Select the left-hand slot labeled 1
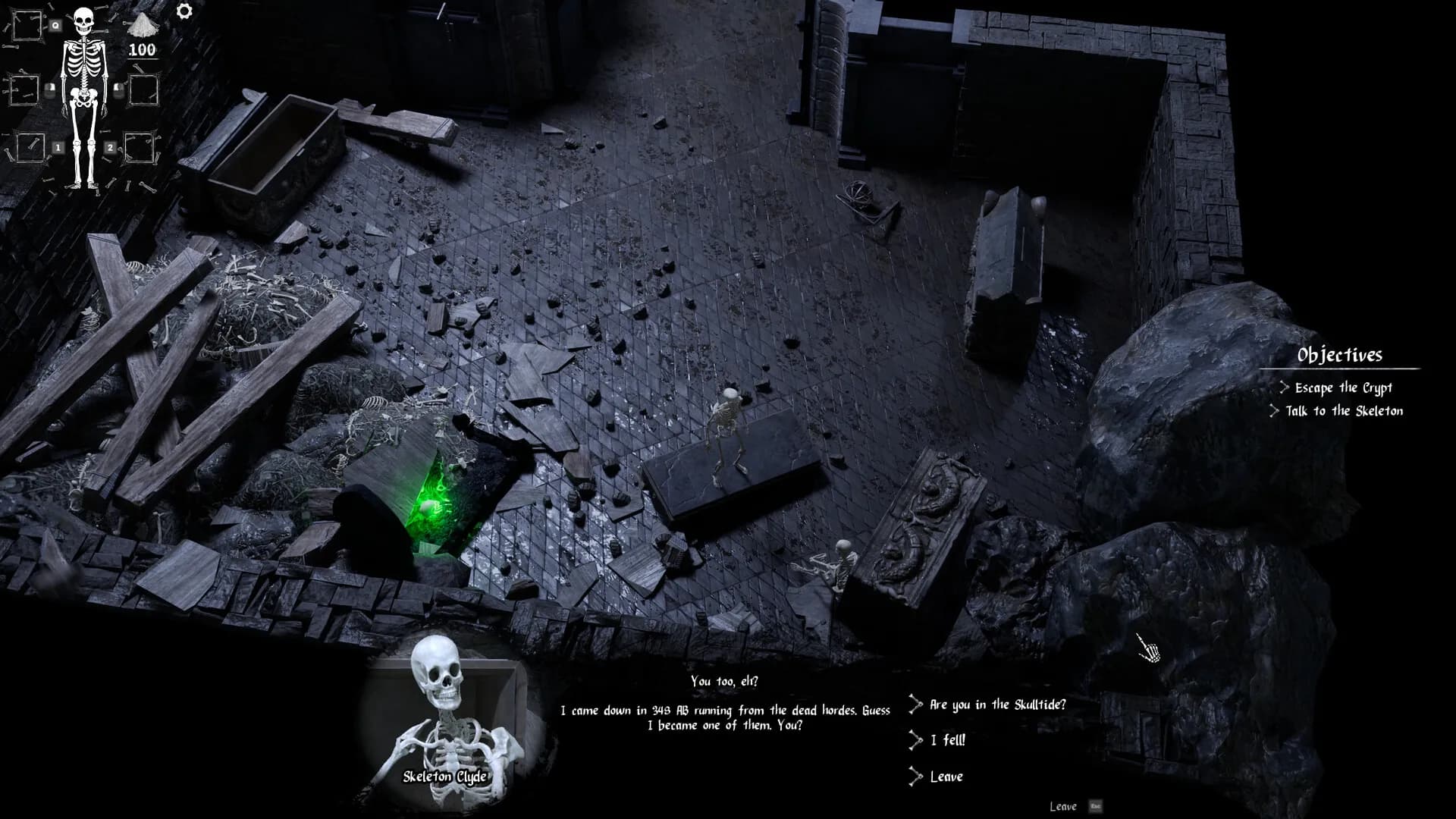Image resolution: width=1456 pixels, height=819 pixels. 30,149
